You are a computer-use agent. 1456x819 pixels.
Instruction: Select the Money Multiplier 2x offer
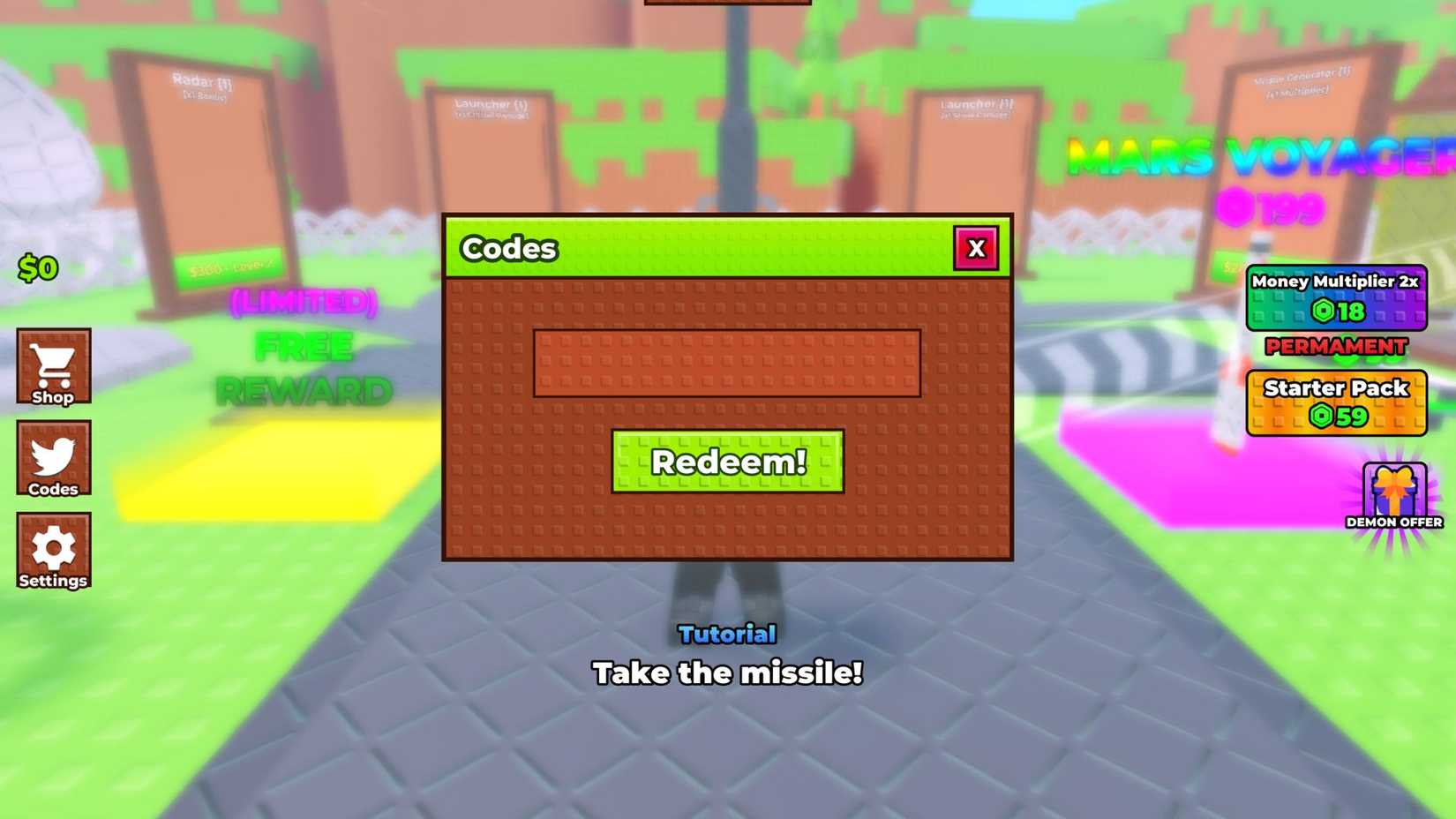[1335, 298]
